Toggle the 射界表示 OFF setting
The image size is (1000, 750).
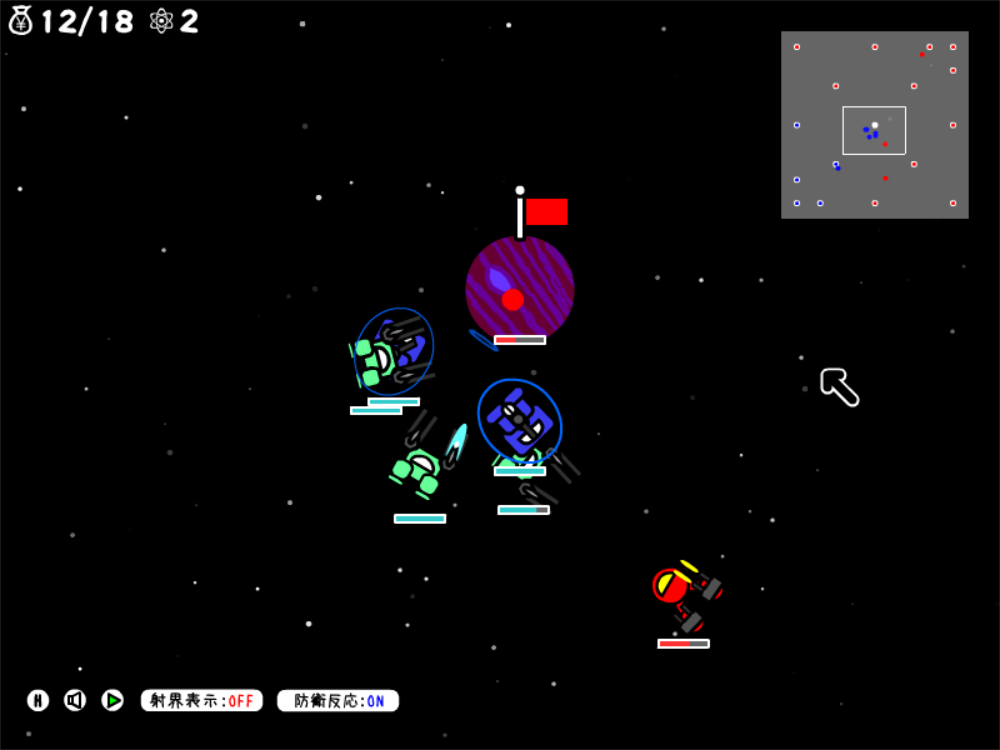pyautogui.click(x=202, y=701)
